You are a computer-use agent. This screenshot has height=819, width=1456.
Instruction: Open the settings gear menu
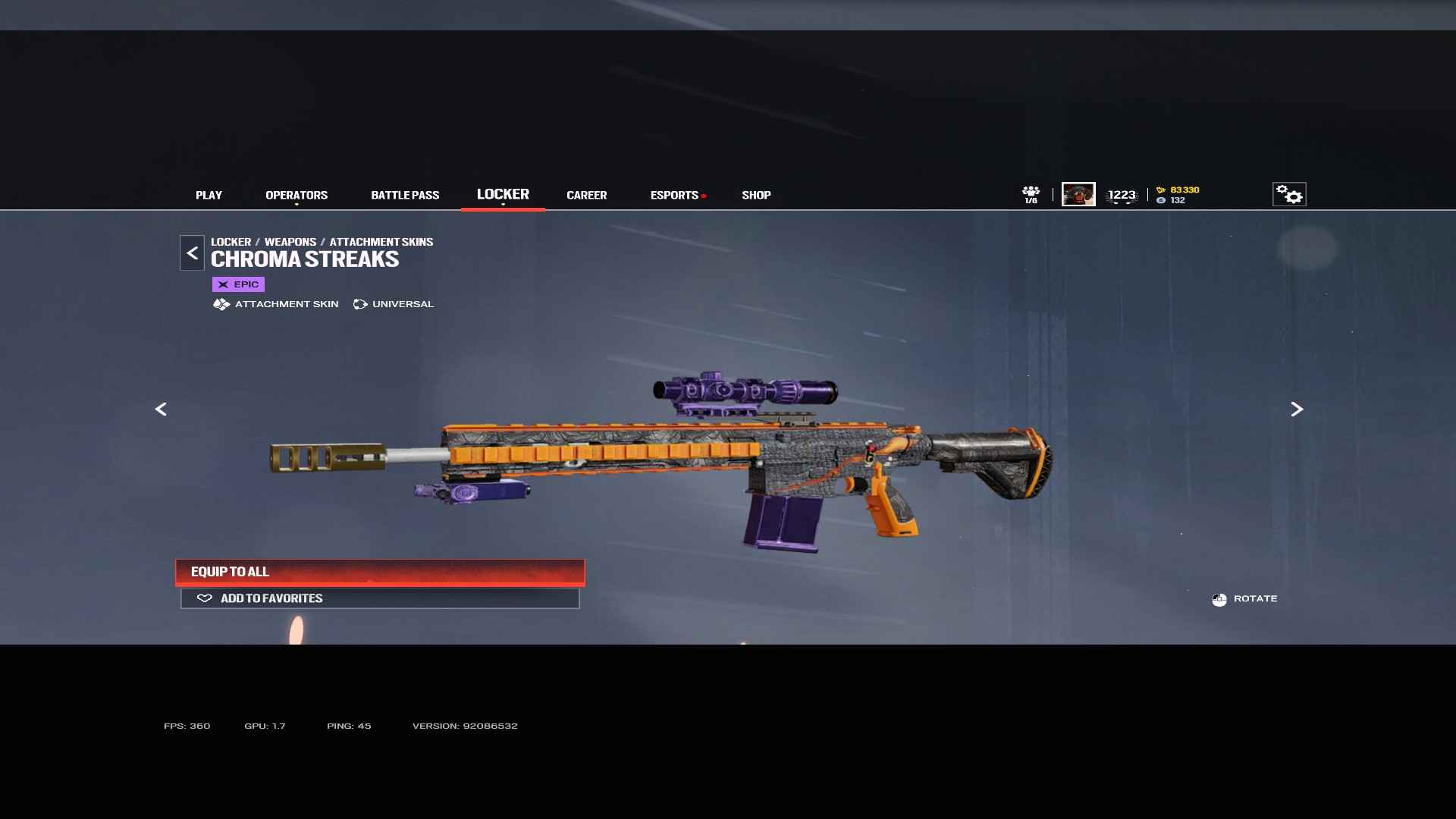pos(1289,195)
